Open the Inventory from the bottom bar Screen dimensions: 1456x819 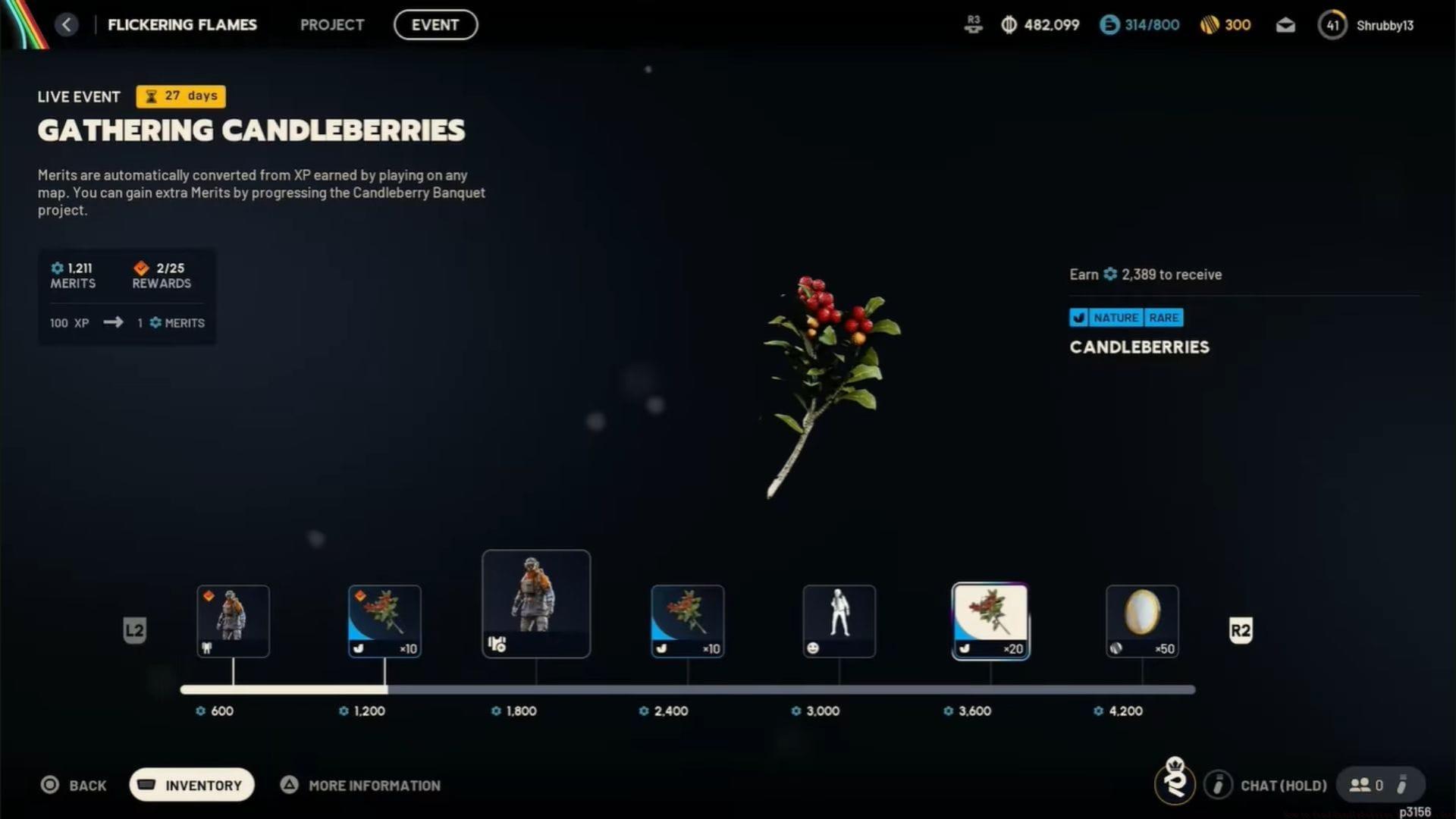pyautogui.click(x=191, y=785)
